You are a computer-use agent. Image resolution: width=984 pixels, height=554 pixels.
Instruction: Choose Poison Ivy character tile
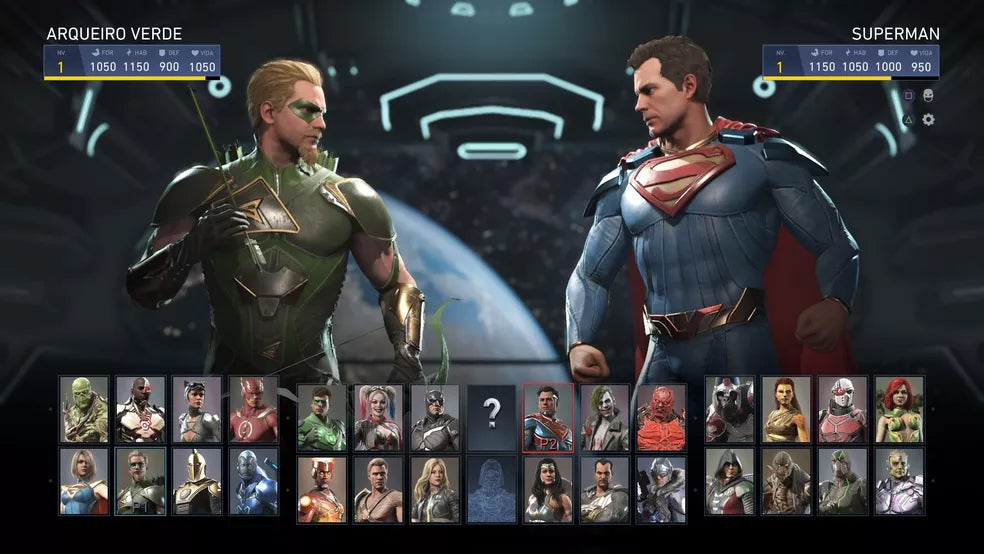900,409
